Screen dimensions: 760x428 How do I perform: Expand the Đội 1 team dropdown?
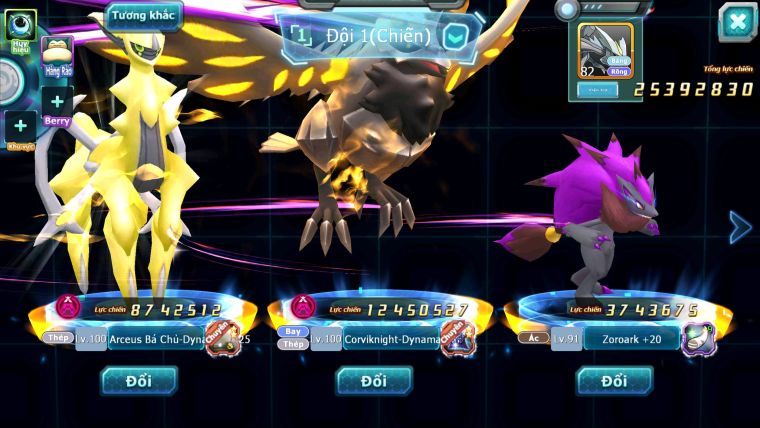coord(456,37)
